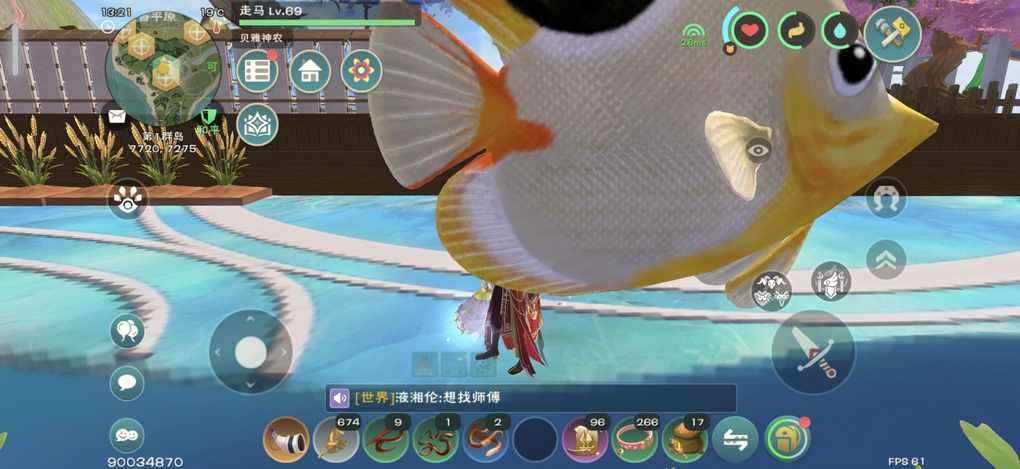Open the mail envelope icon
This screenshot has width=1020, height=469.
[x=117, y=116]
